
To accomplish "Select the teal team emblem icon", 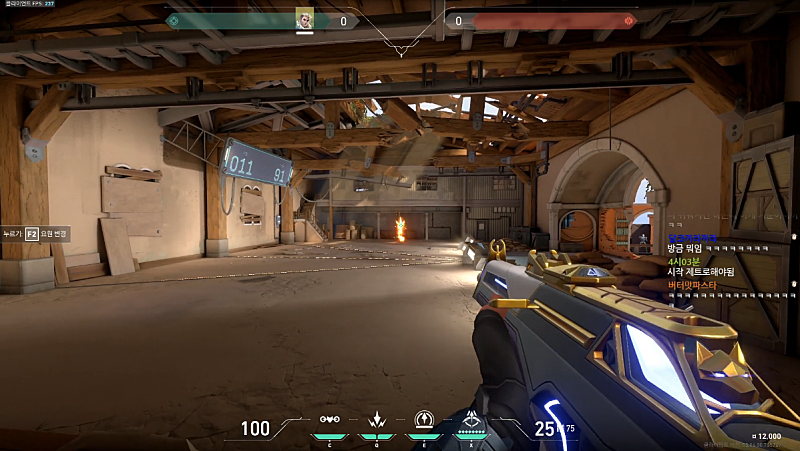I will pyautogui.click(x=174, y=20).
